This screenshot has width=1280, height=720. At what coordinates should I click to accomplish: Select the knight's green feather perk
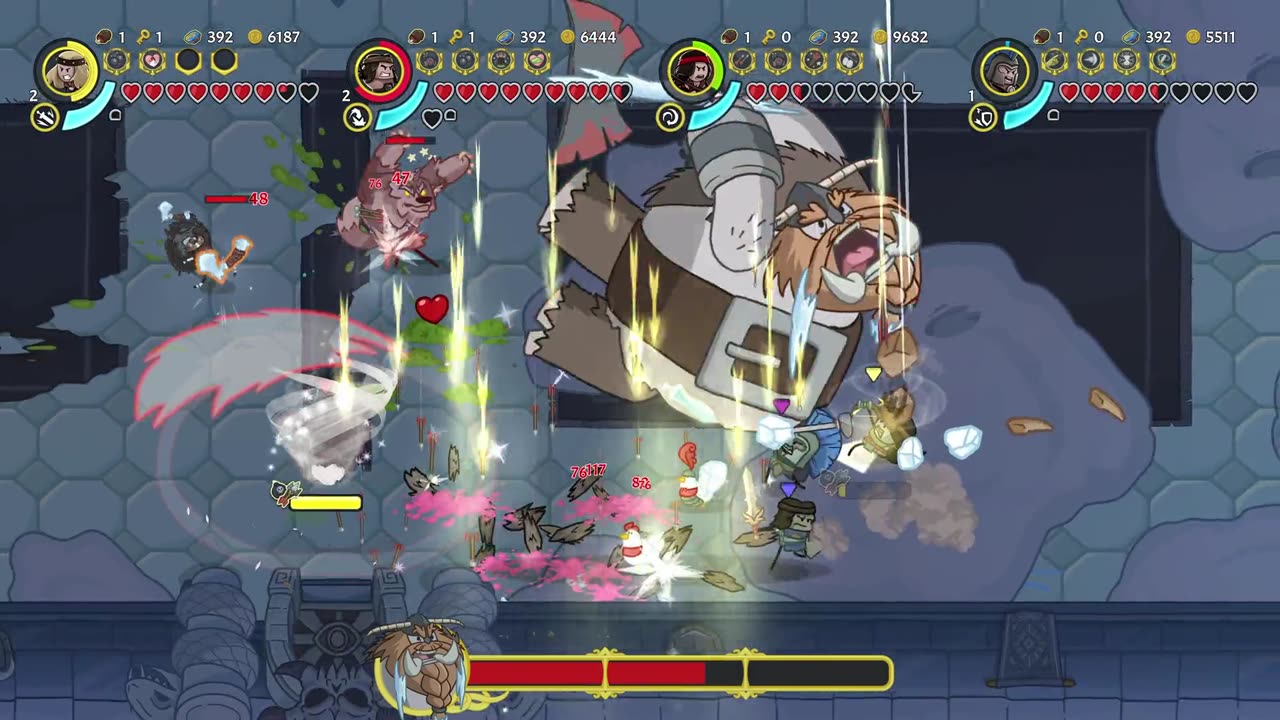pos(1054,61)
